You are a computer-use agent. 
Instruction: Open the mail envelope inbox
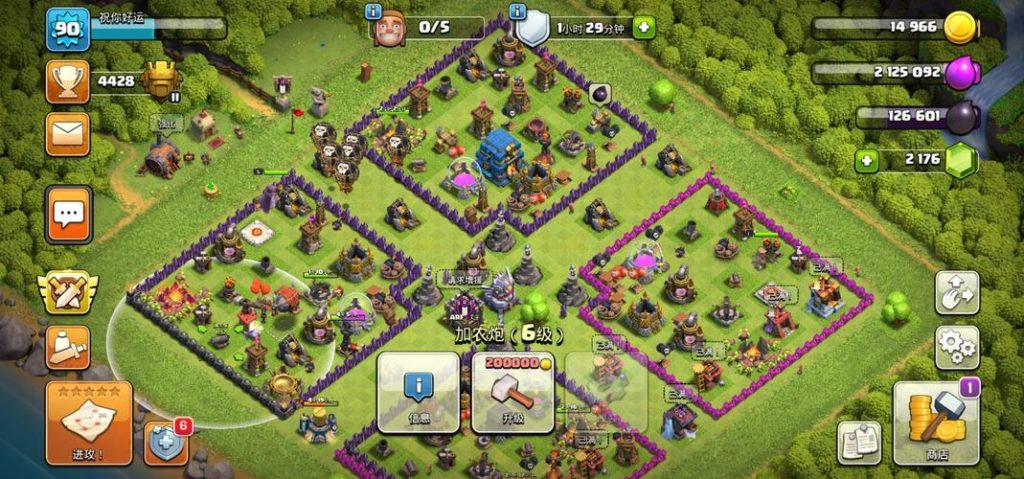(x=67, y=133)
